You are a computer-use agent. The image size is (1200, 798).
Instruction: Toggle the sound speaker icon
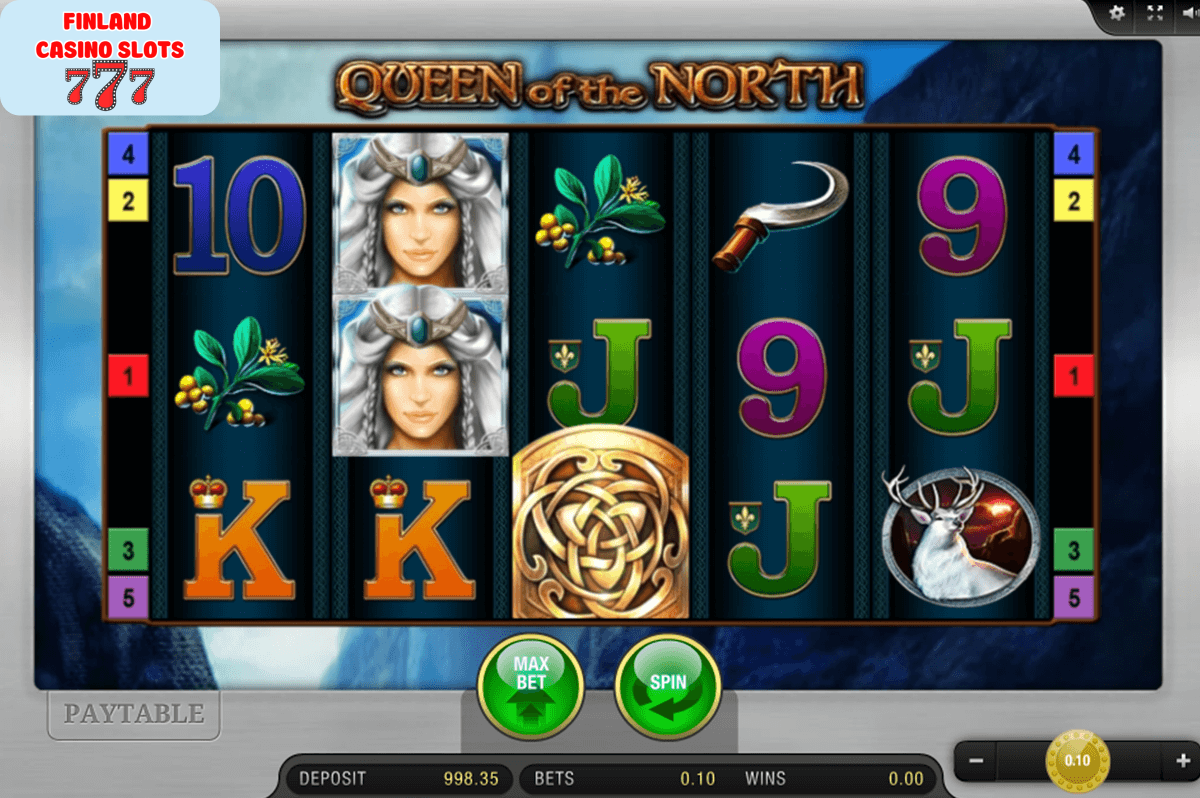tap(1190, 13)
